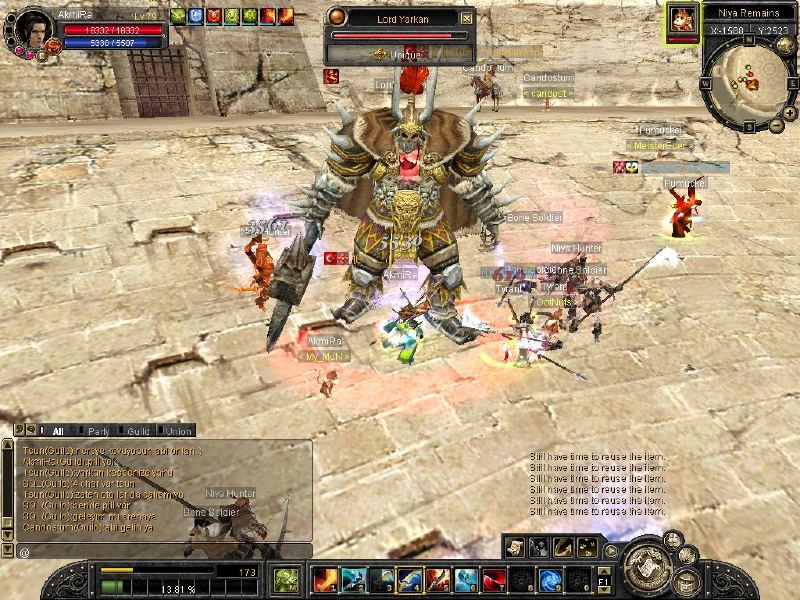Select the All chat tab
This screenshot has height=600, width=800.
tap(58, 431)
